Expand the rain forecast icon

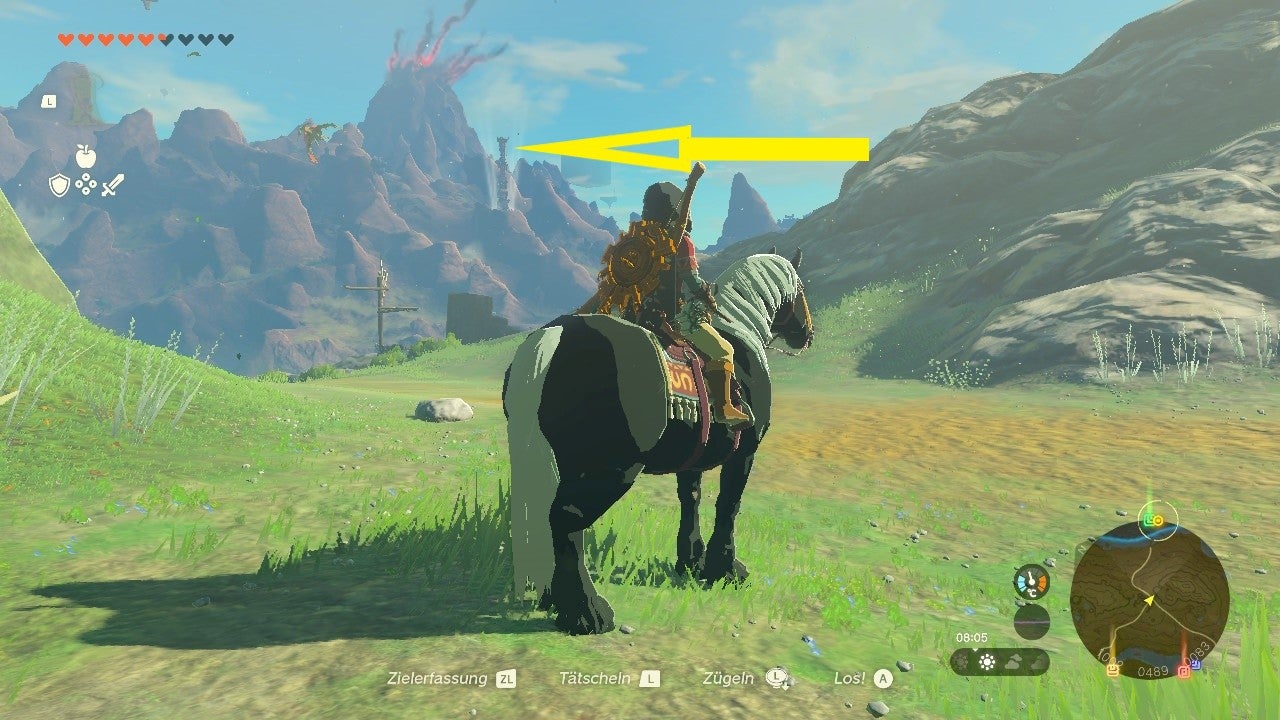(1037, 661)
